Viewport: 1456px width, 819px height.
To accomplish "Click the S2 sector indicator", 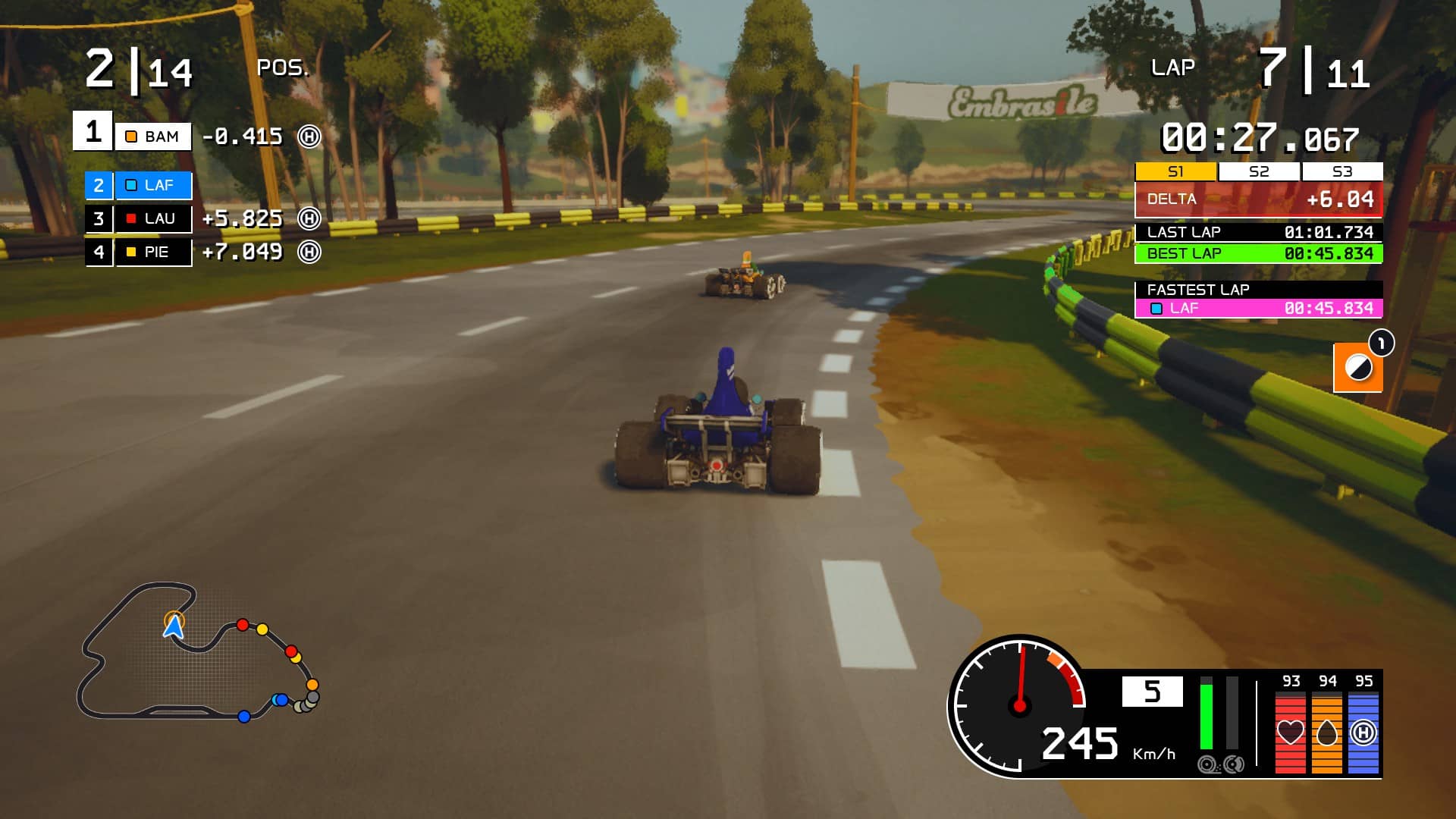I will 1259,171.
